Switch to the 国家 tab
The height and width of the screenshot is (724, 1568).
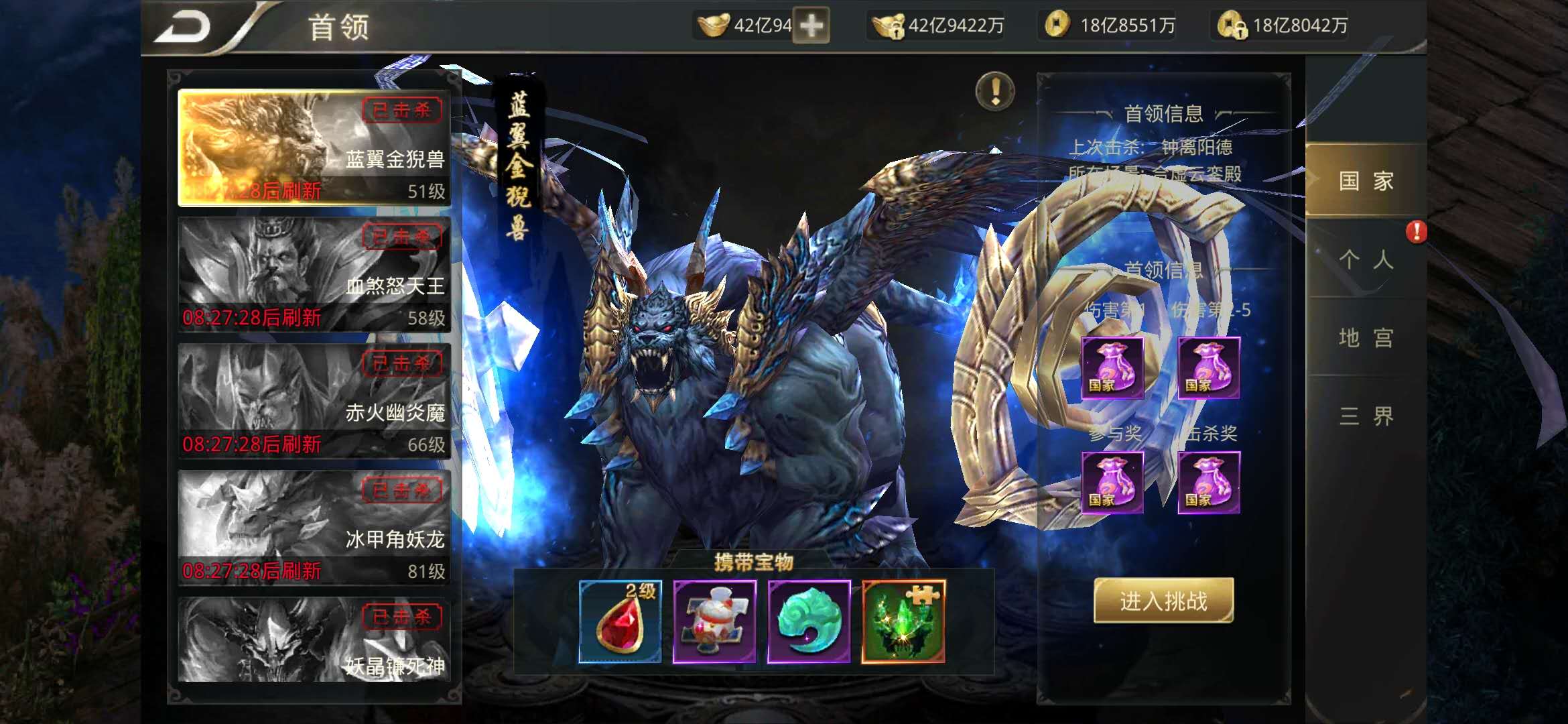pos(1366,180)
